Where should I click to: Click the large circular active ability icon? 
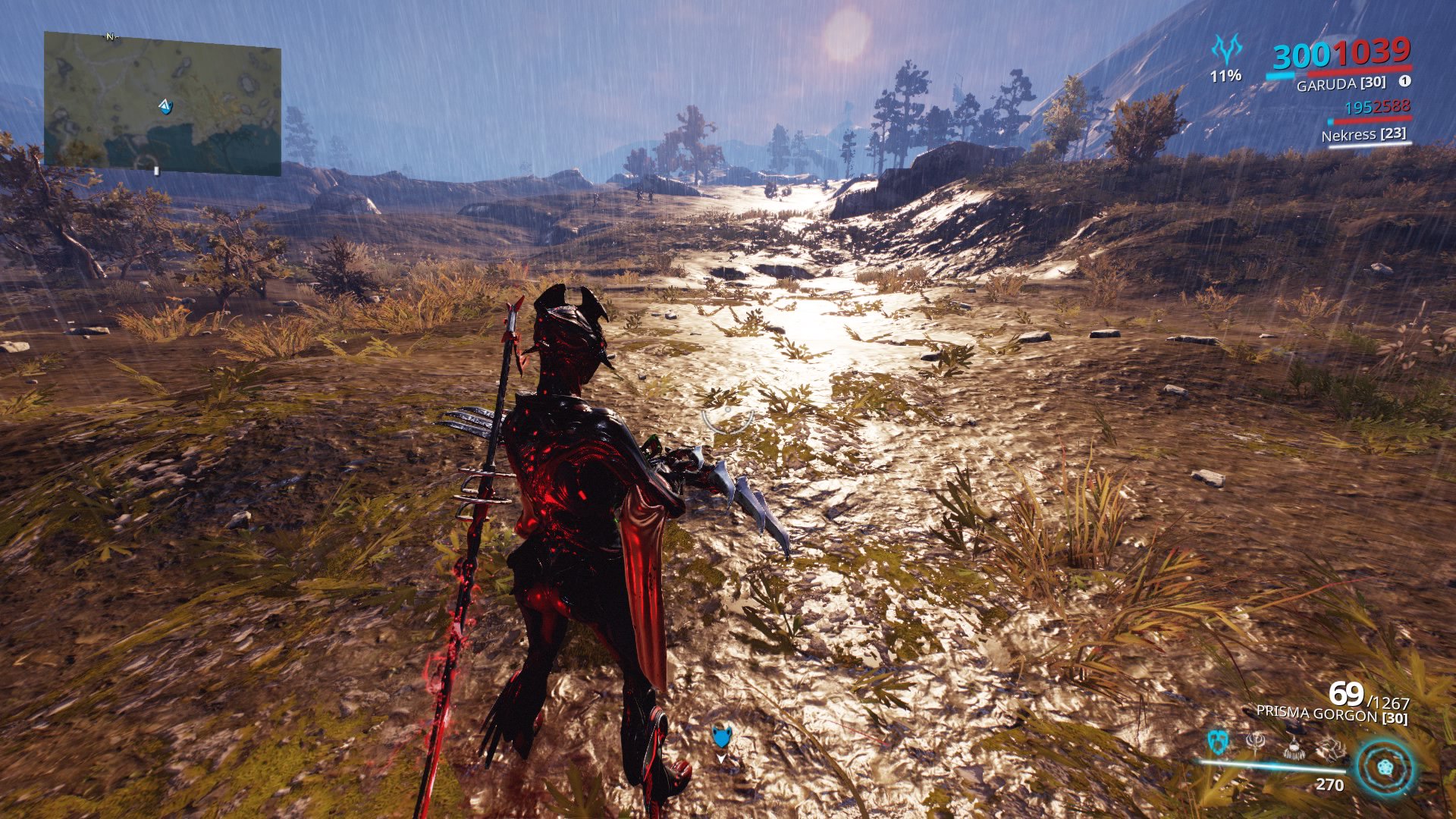[x=1383, y=764]
